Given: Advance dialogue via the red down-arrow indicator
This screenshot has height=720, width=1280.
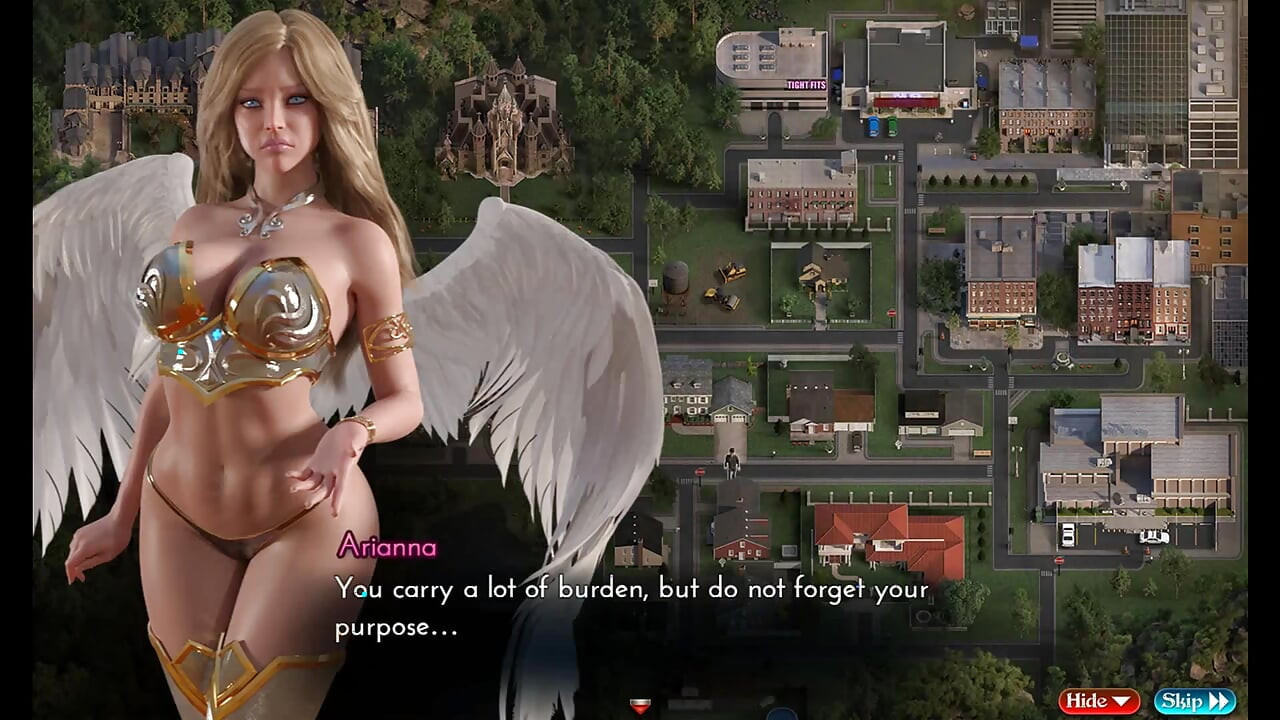Looking at the screenshot, I should pyautogui.click(x=640, y=706).
